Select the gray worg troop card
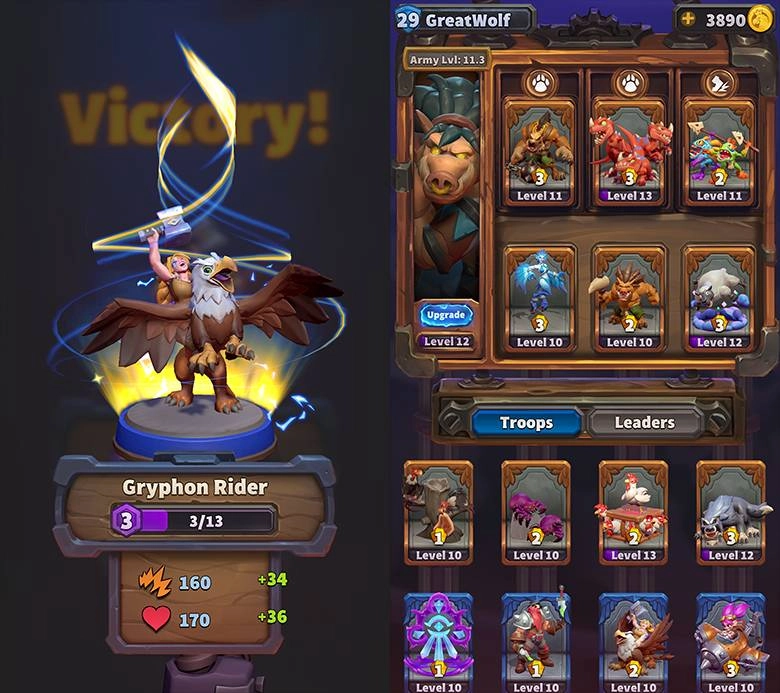780x693 pixels. 730,510
